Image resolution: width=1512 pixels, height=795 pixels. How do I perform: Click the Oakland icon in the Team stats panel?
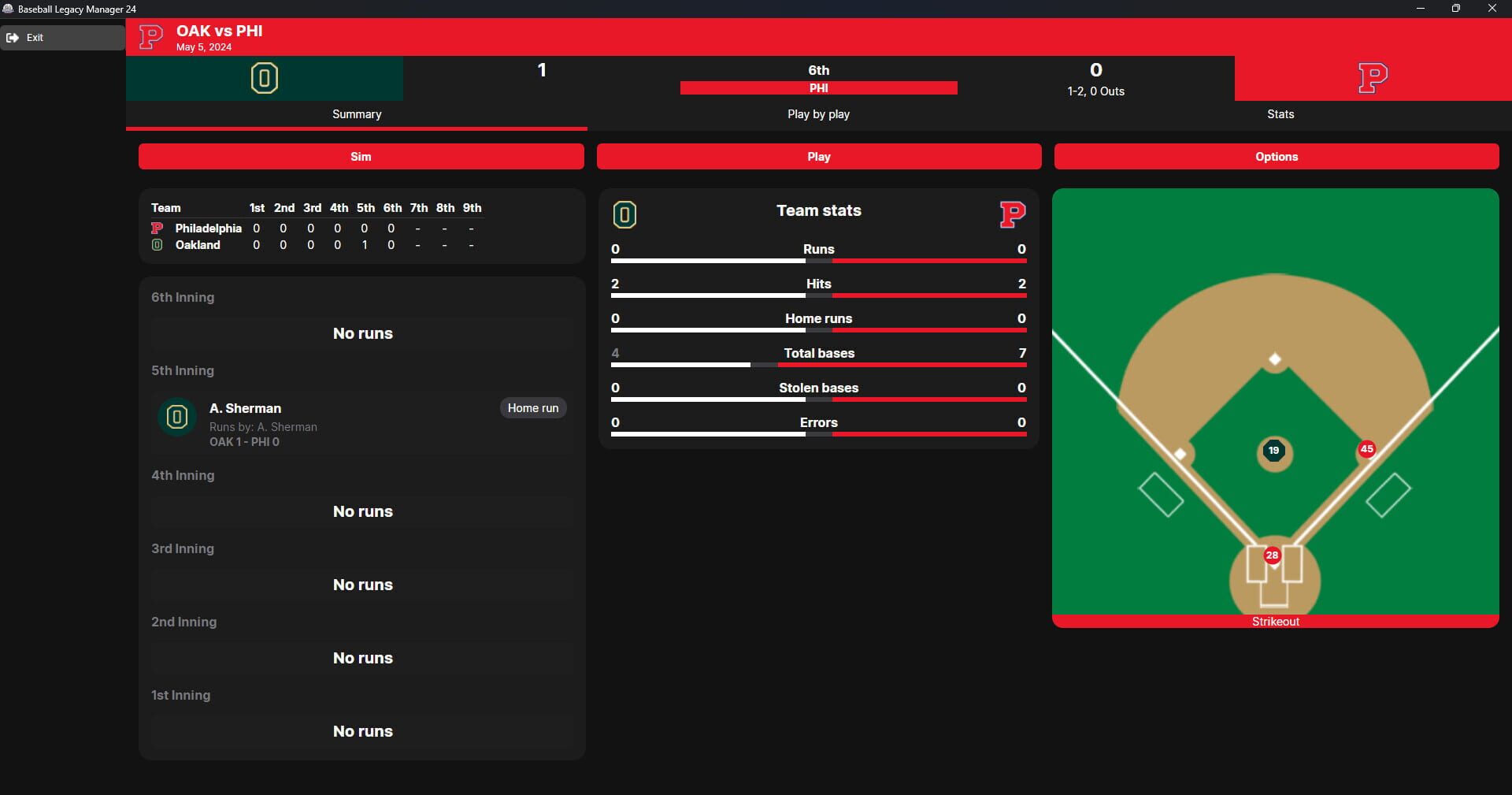624,214
